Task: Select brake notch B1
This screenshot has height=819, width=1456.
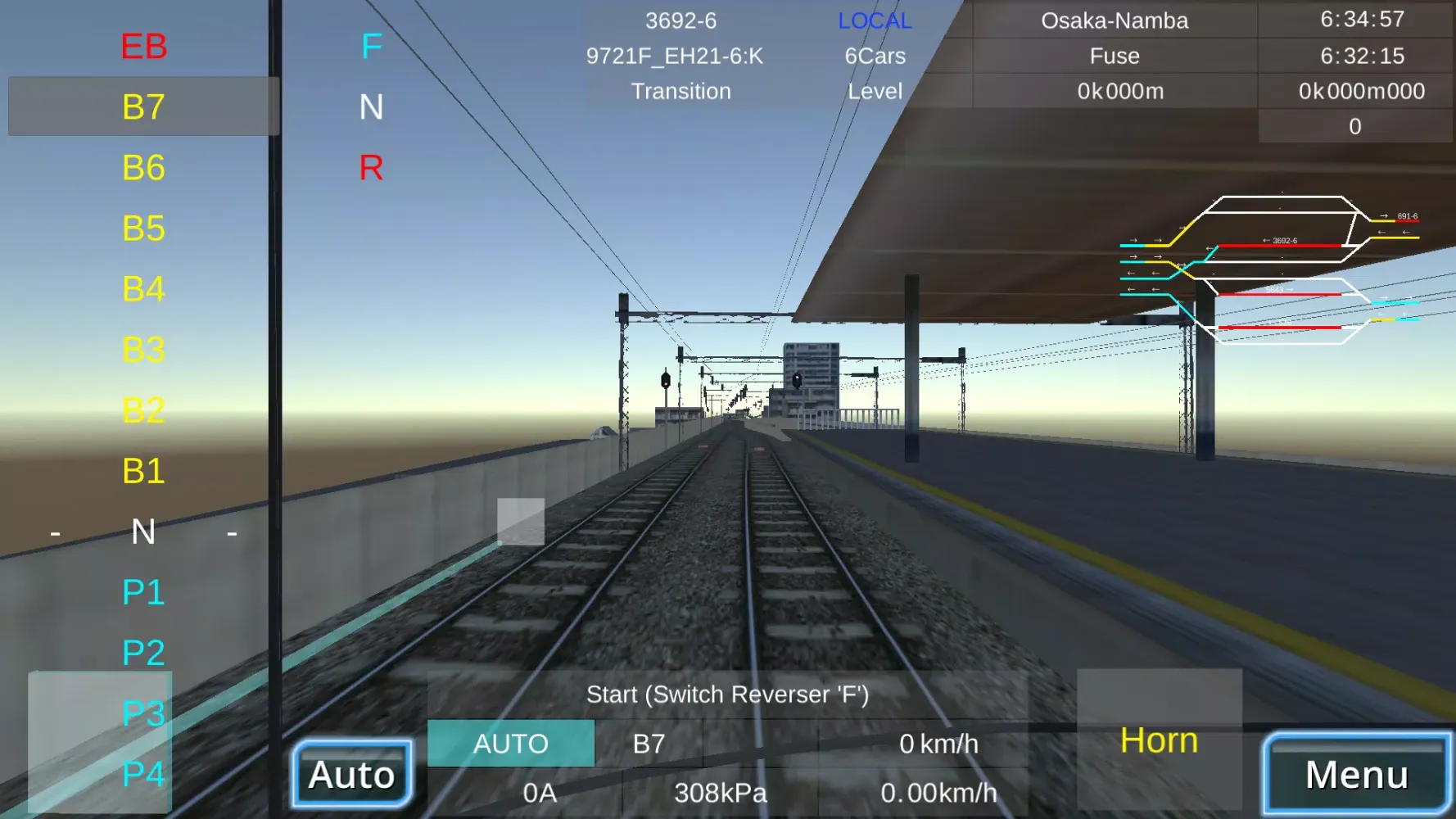Action: [x=143, y=473]
